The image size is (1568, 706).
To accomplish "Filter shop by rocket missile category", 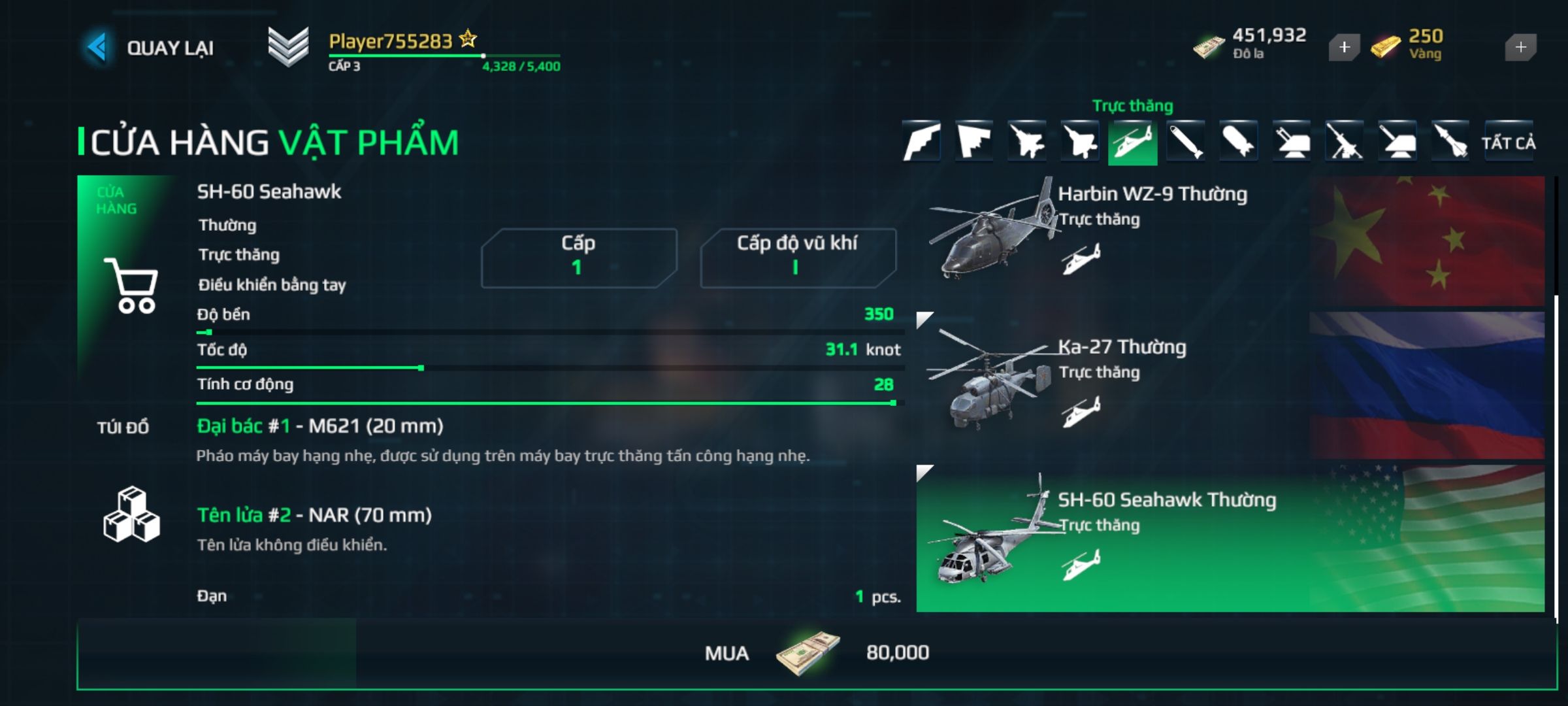I will click(1450, 142).
